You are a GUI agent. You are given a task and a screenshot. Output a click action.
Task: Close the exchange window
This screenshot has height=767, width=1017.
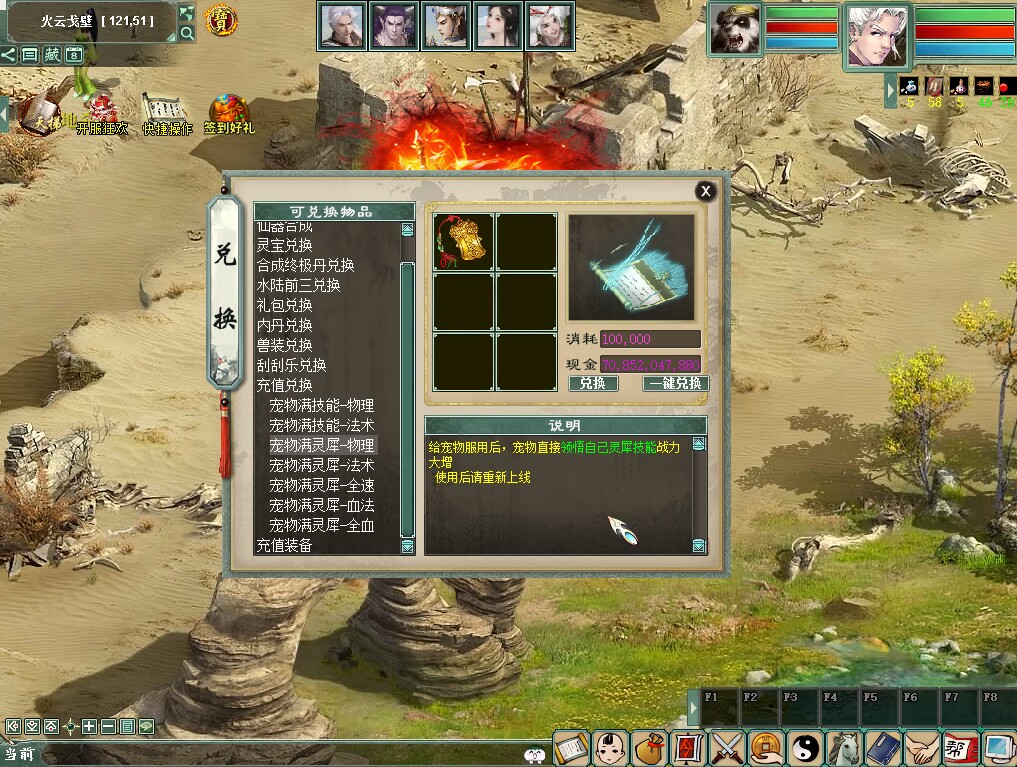(706, 191)
